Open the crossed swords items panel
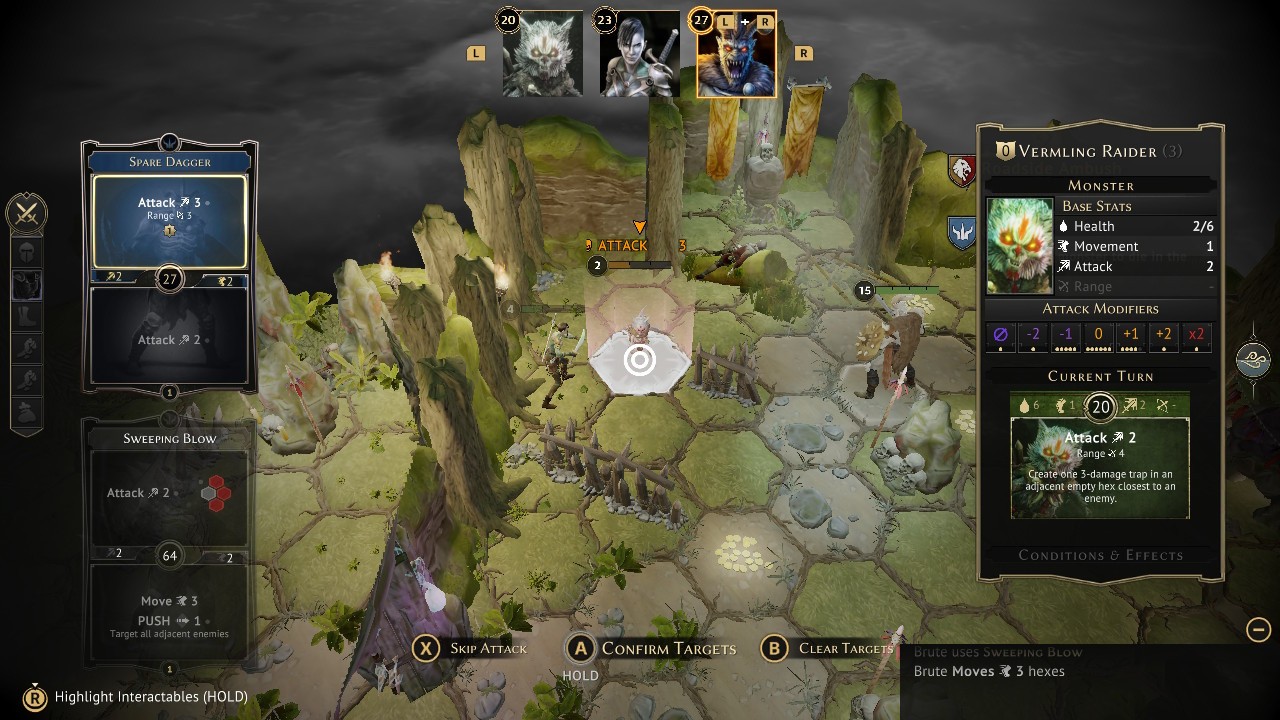The width and height of the screenshot is (1280, 720). 26,213
